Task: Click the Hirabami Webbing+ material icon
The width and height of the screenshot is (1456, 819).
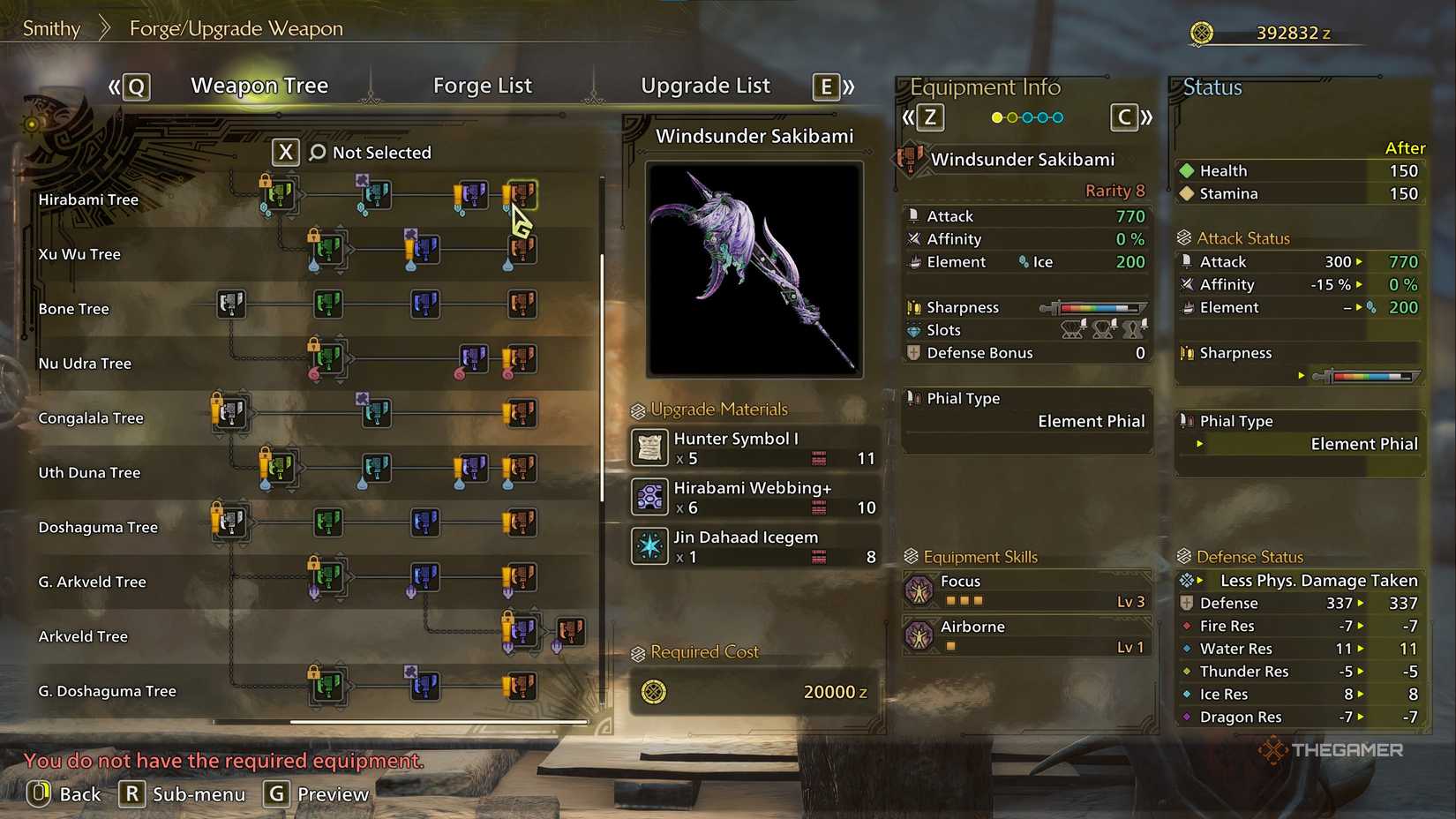Action: pos(649,496)
